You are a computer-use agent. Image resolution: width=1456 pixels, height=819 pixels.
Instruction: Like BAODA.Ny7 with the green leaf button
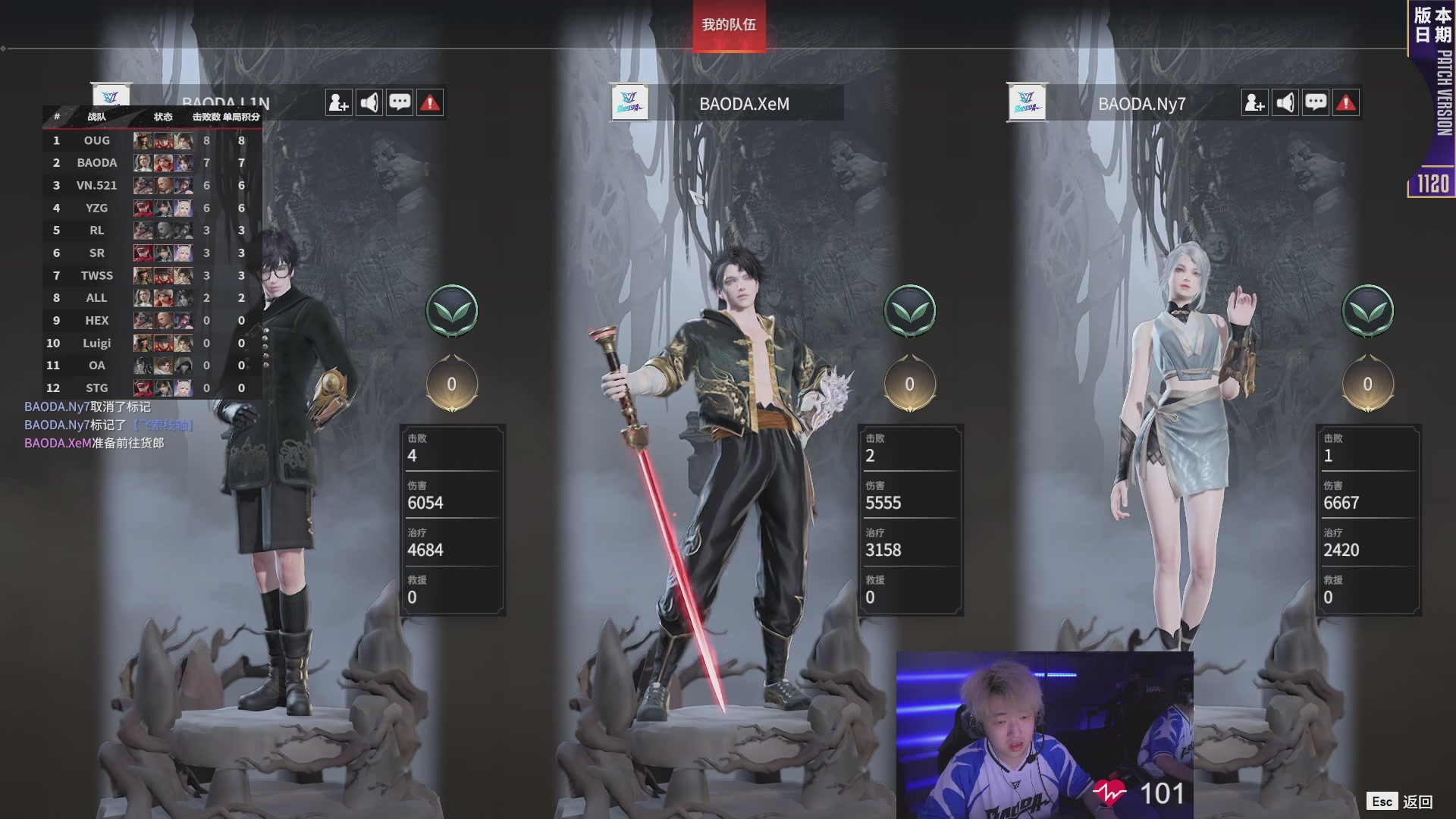pos(1367,310)
